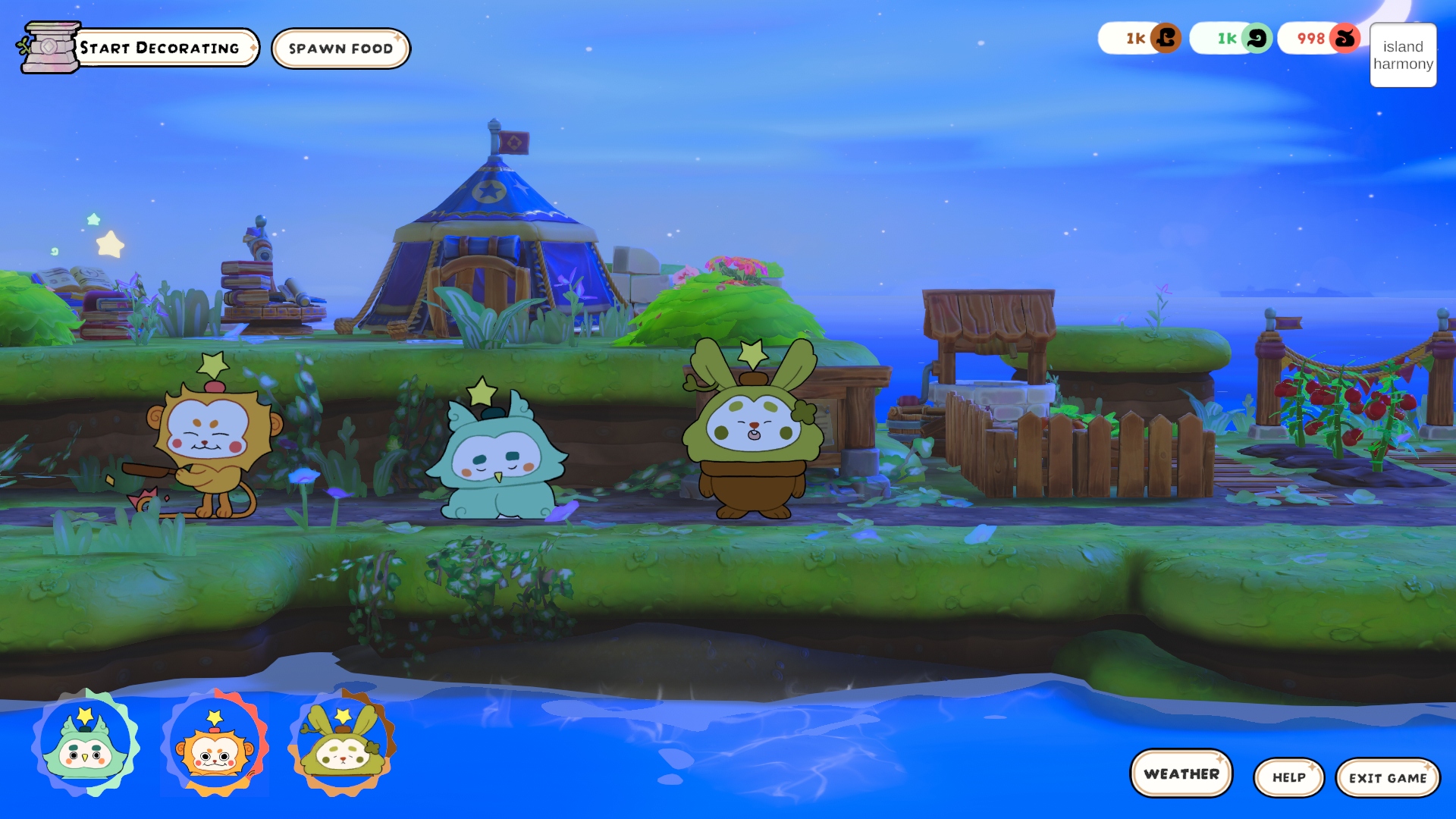1456x819 pixels.
Task: Pick the green bunny creature portrait
Action: [343, 745]
